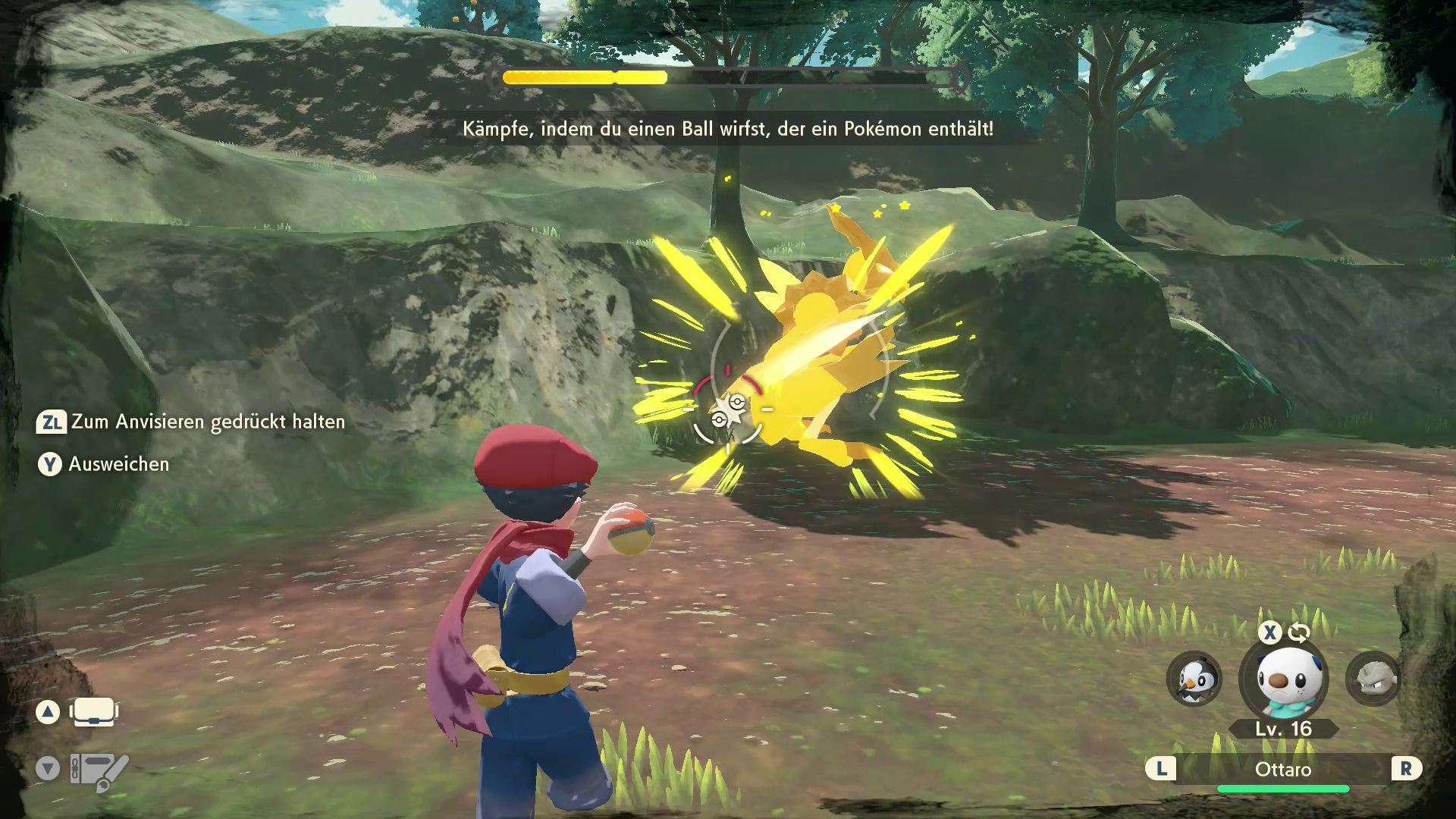Choose the Starly portrait left of Ottaro
This screenshot has height=819, width=1456.
tap(1194, 679)
